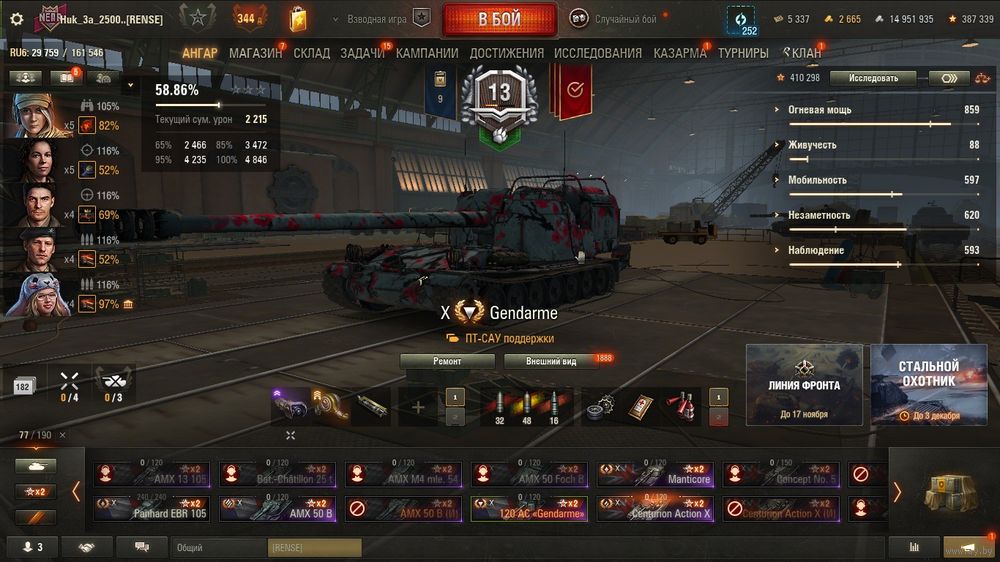Open the settings gear menu

pyautogui.click(x=16, y=19)
